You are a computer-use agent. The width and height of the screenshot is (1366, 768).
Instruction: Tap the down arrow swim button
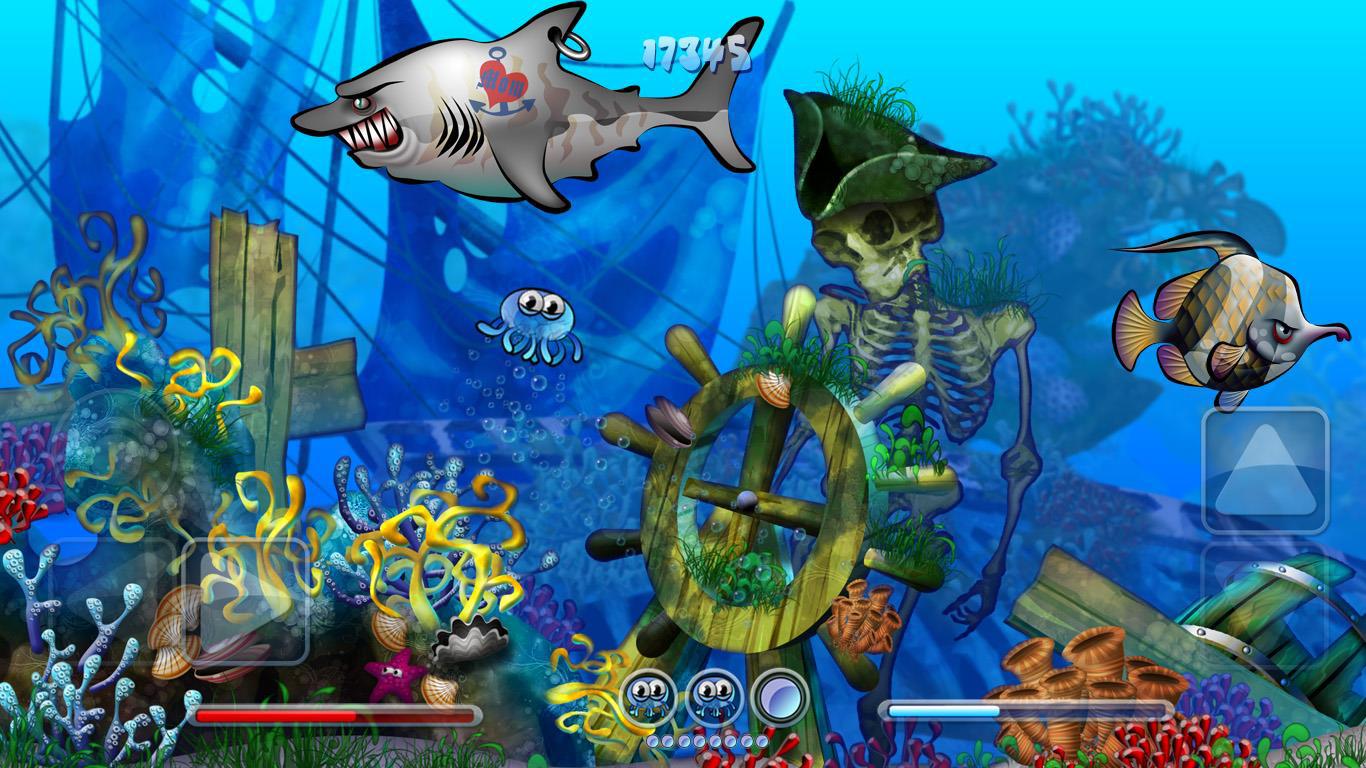[1265, 605]
